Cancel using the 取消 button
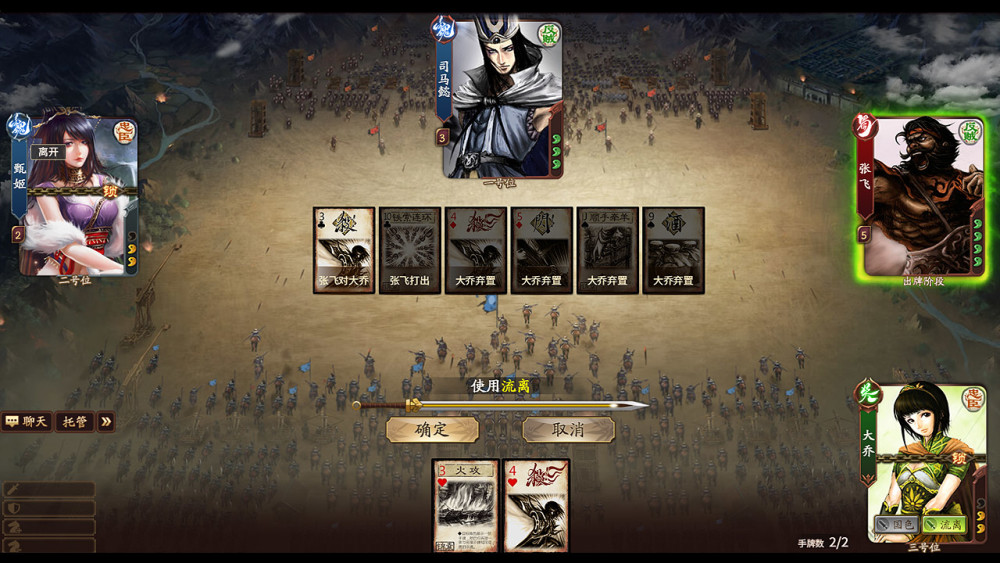This screenshot has width=1000, height=563. tap(568, 430)
